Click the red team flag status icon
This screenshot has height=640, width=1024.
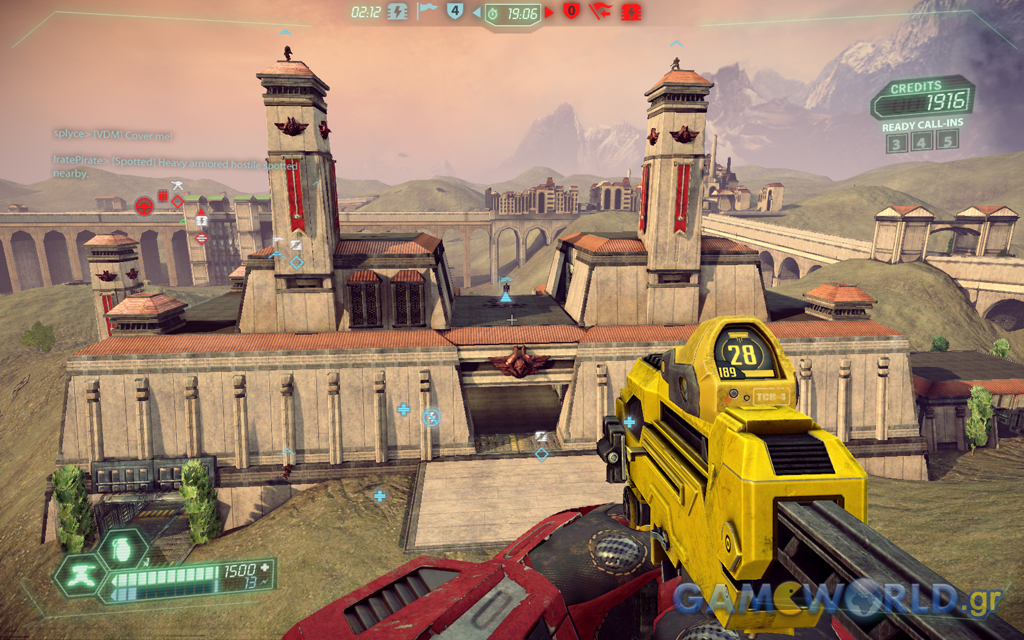click(600, 12)
